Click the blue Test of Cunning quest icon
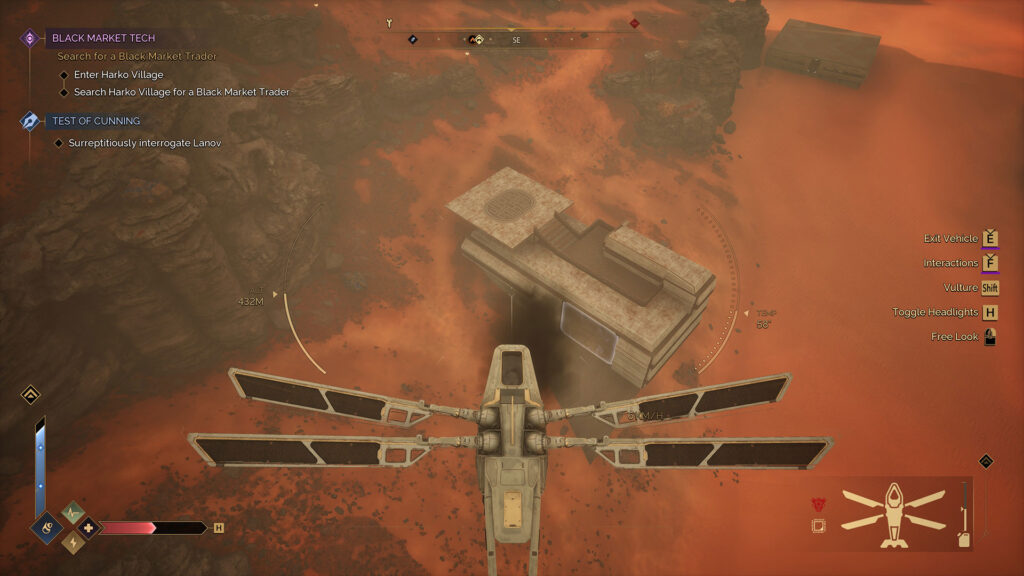The height and width of the screenshot is (576, 1024). (30, 121)
